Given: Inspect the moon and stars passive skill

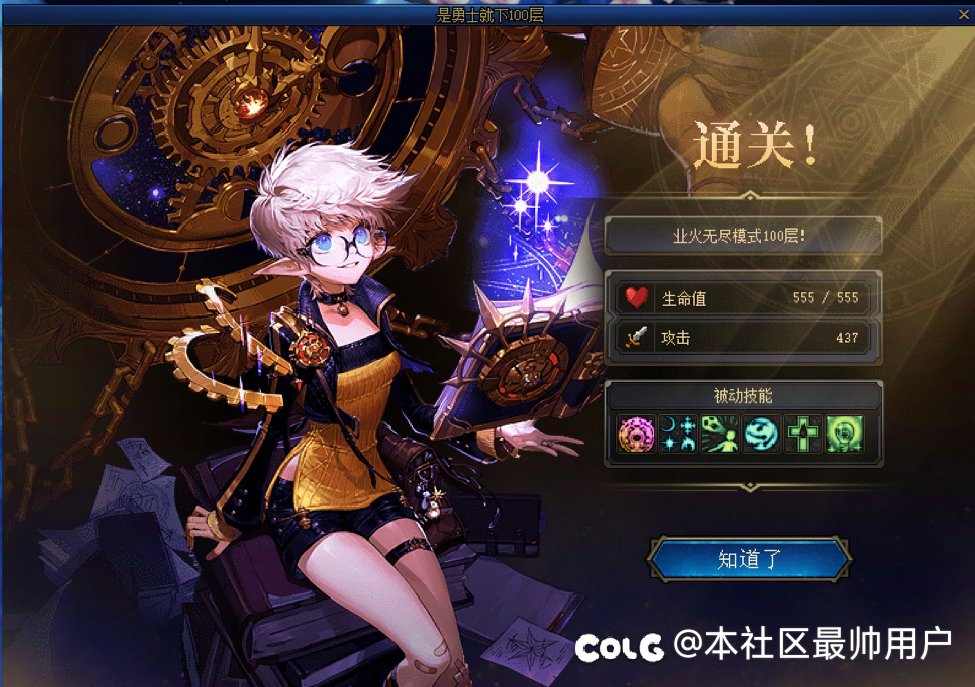Looking at the screenshot, I should (678, 434).
